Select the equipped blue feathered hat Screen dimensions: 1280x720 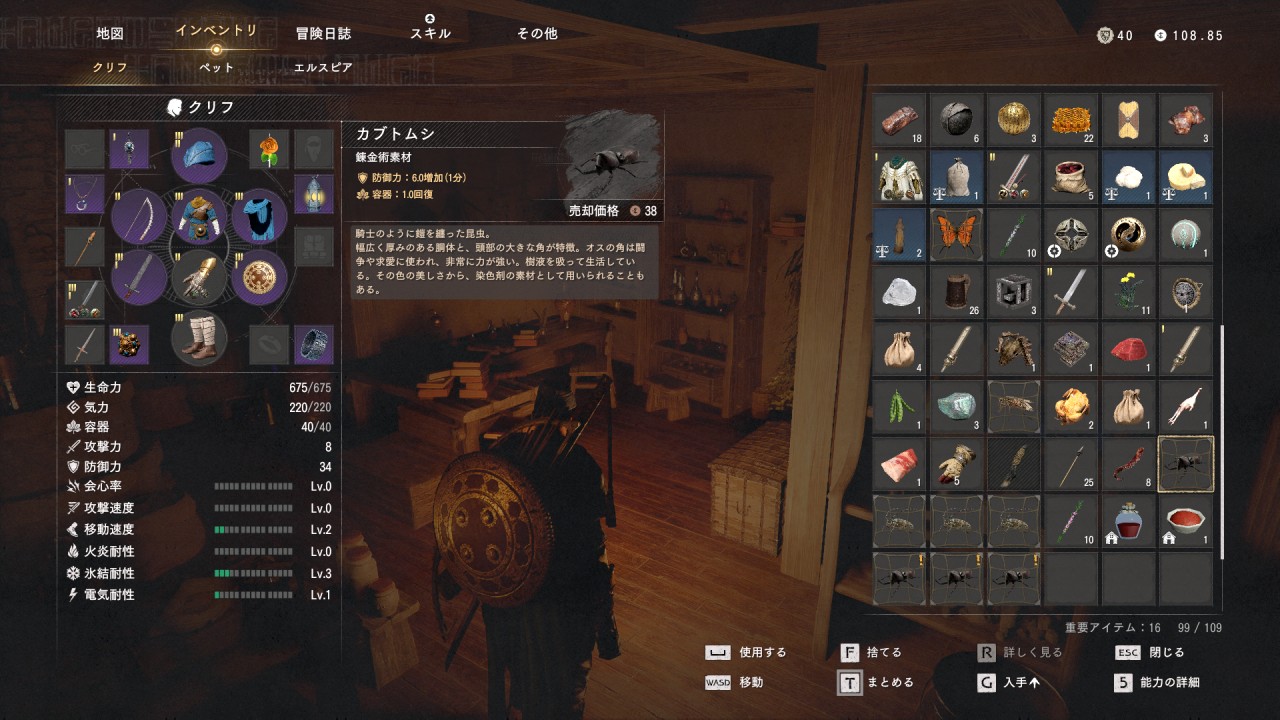[x=199, y=156]
